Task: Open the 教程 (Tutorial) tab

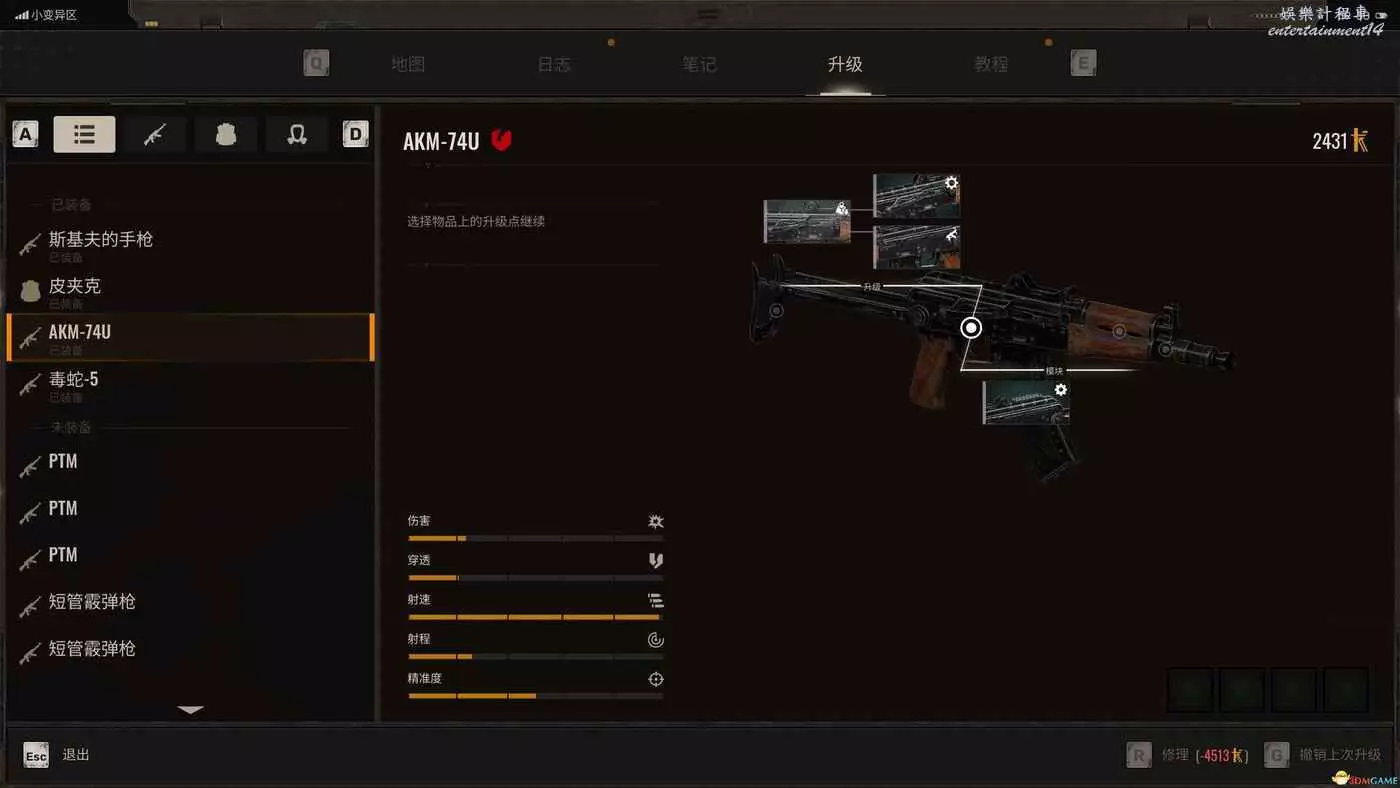Action: pos(991,64)
